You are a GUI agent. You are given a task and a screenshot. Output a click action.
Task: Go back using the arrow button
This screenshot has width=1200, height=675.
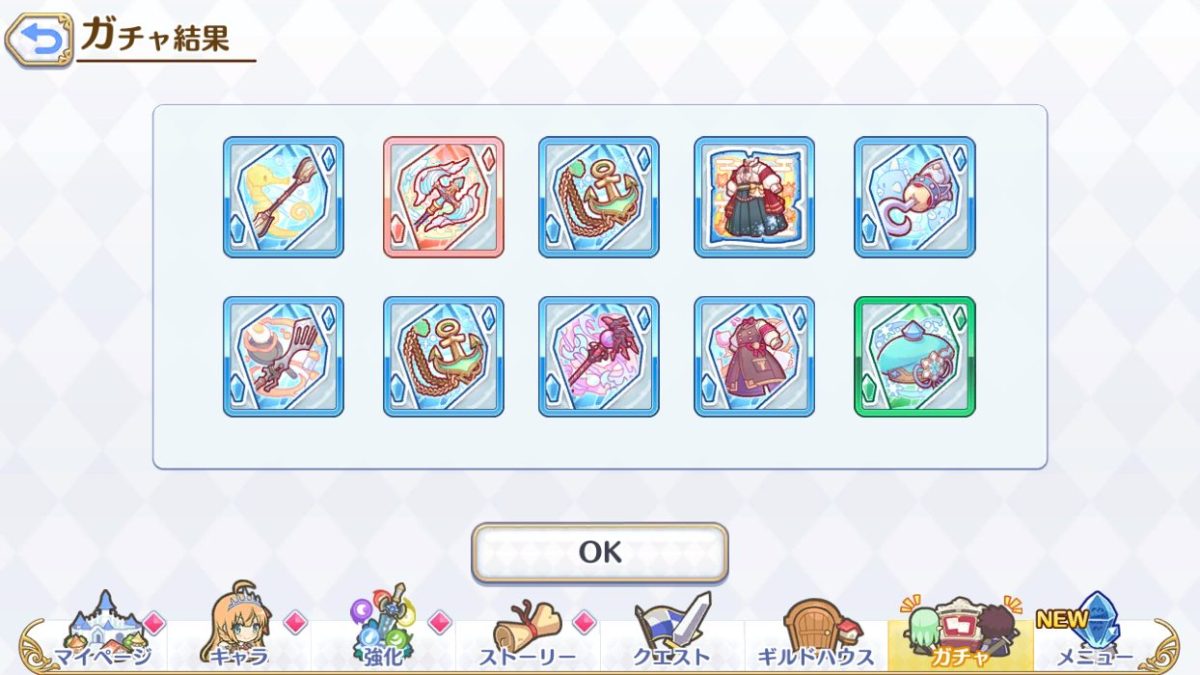(38, 41)
